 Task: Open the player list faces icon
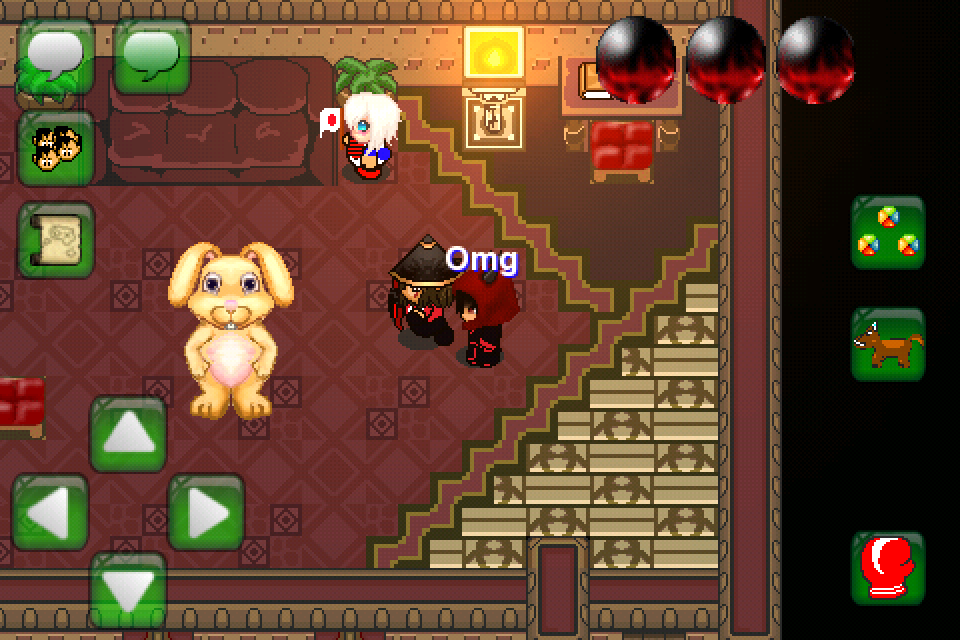click(56, 148)
